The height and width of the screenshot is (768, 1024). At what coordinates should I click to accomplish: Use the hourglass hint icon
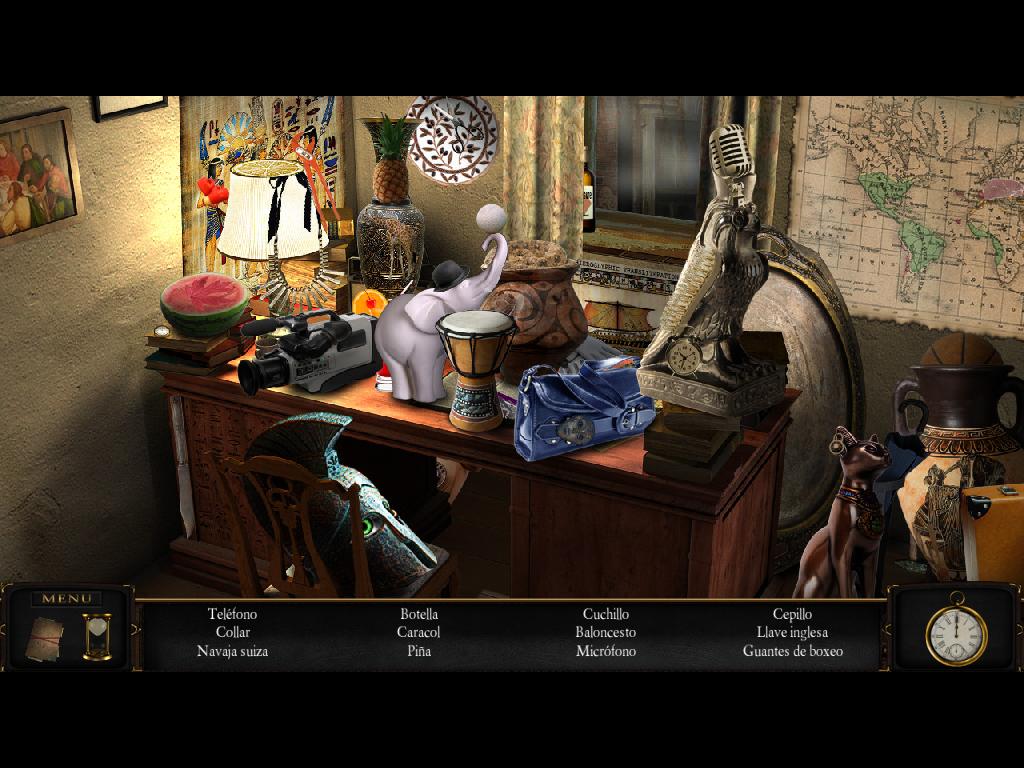(97, 636)
